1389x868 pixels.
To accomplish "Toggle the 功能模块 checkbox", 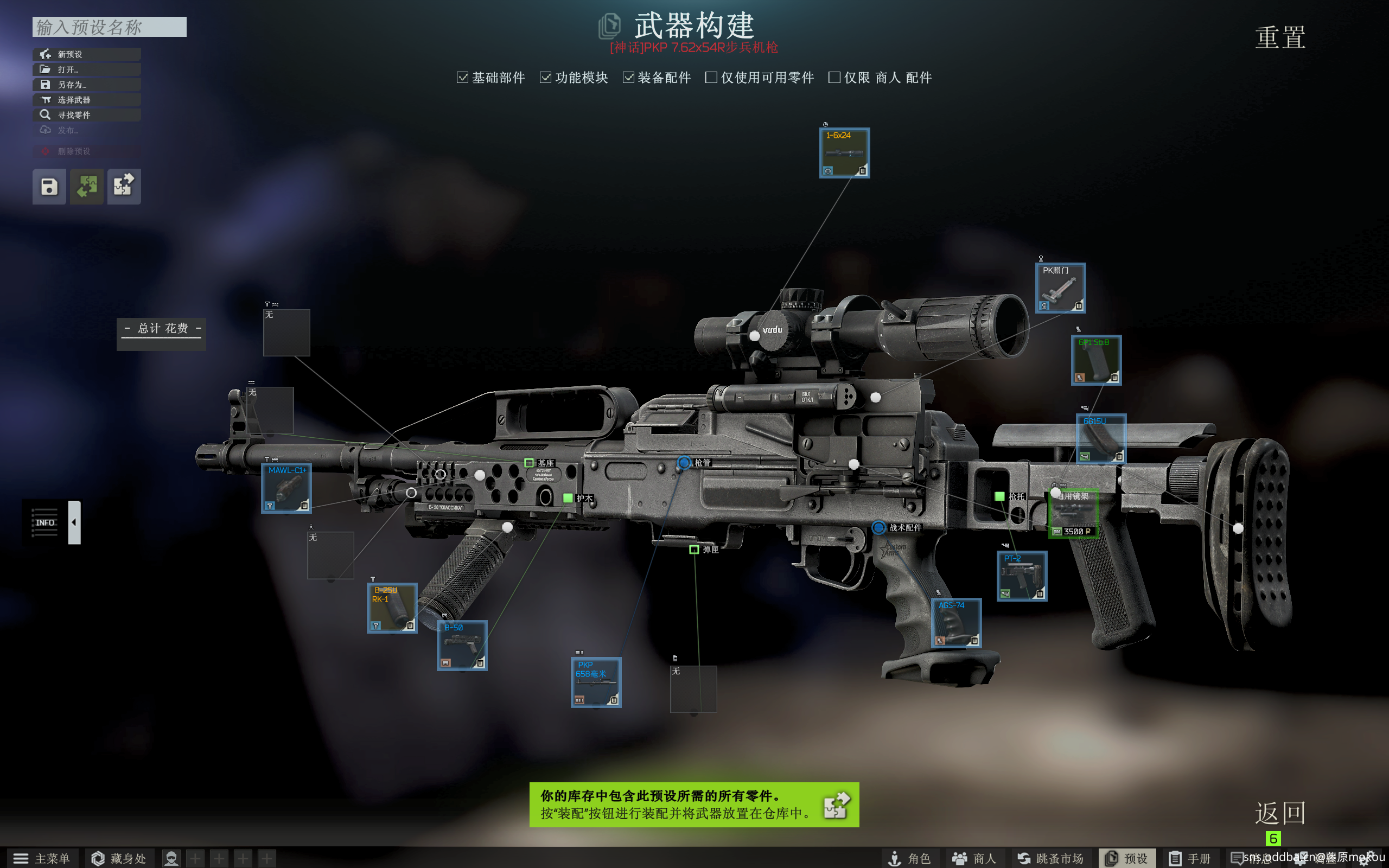I will 545,78.
